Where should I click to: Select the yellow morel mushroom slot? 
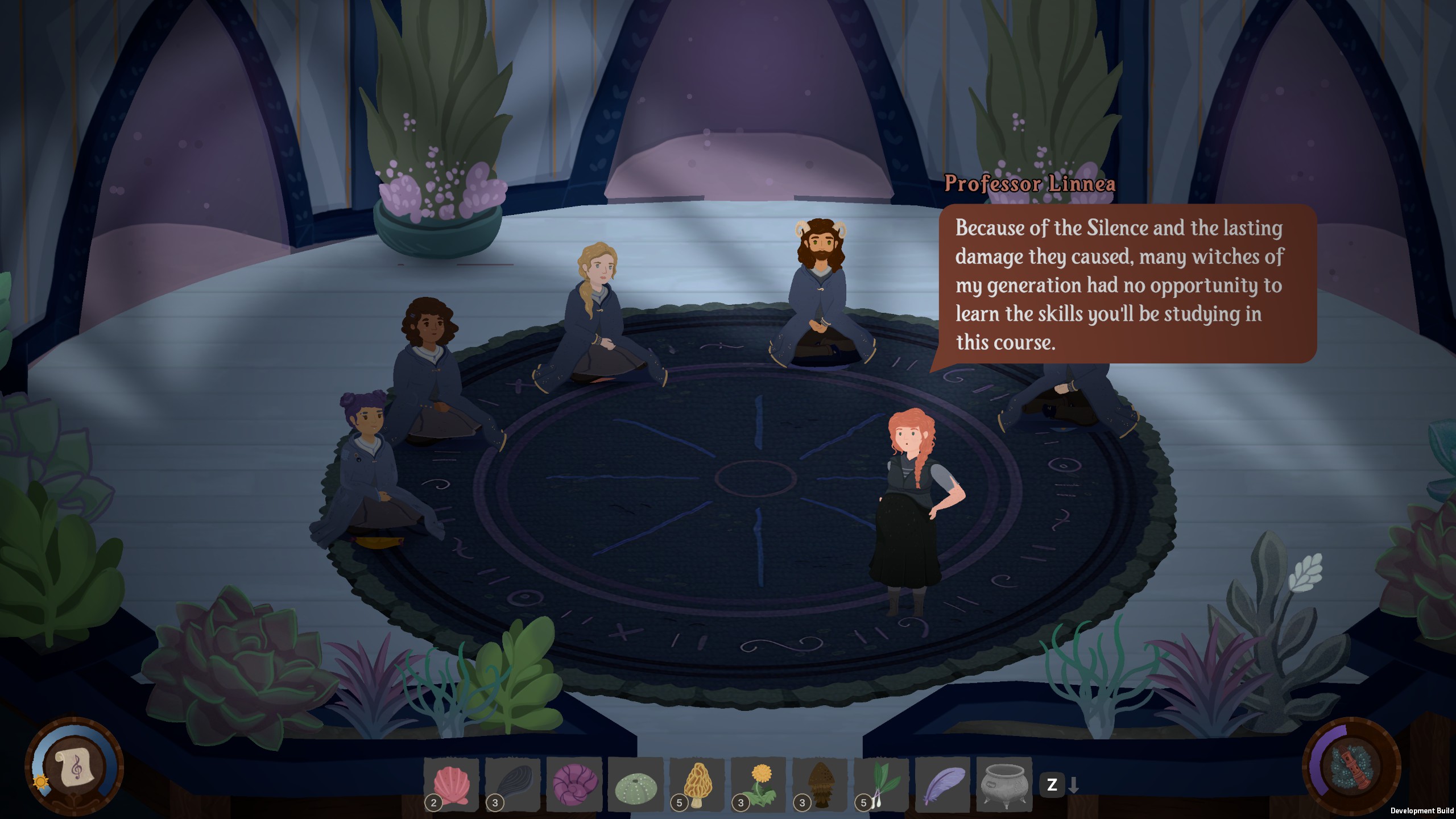point(697,785)
